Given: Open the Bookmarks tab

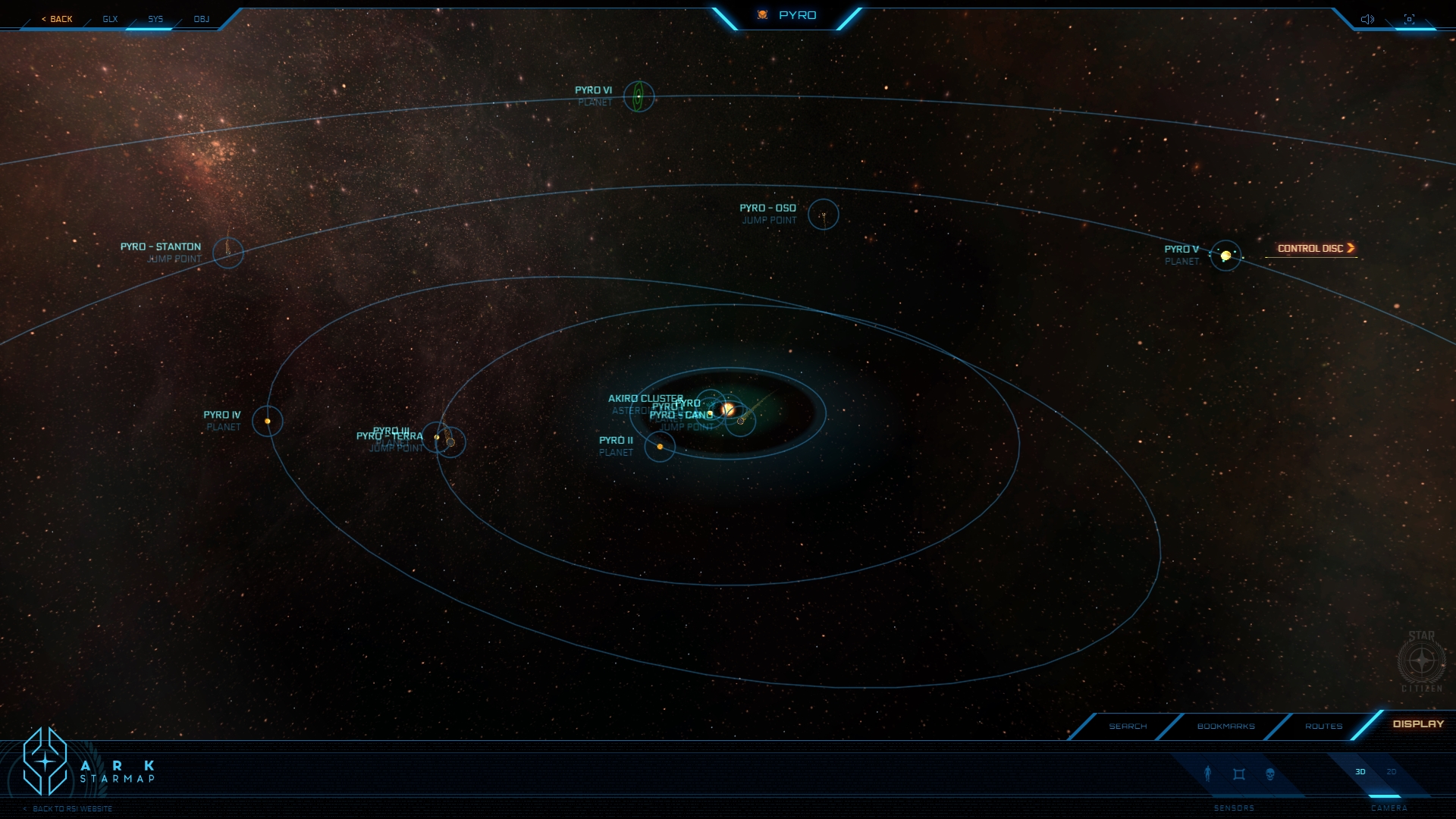Looking at the screenshot, I should [1225, 726].
